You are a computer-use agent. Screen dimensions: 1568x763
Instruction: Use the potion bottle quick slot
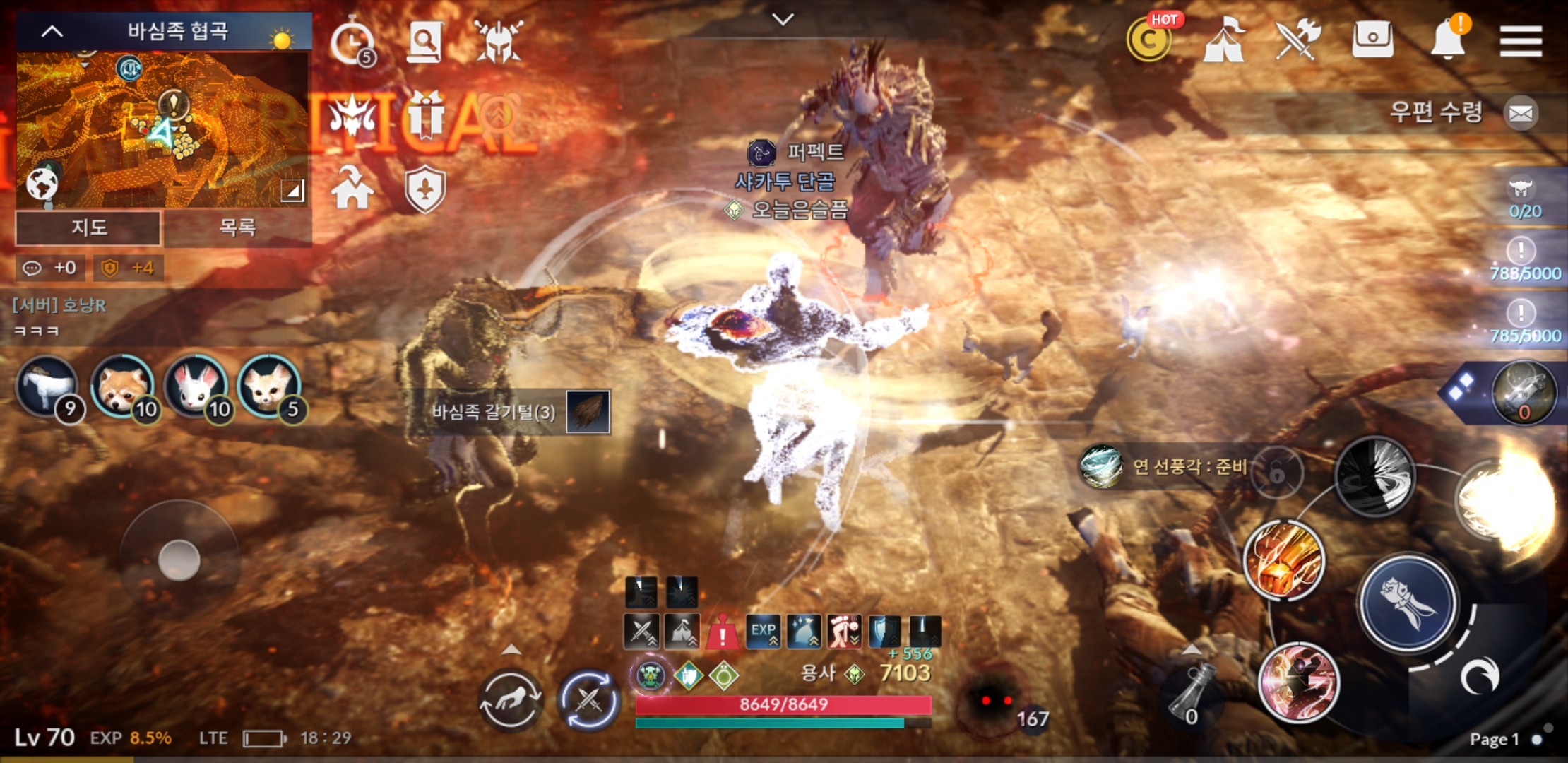tap(1191, 694)
